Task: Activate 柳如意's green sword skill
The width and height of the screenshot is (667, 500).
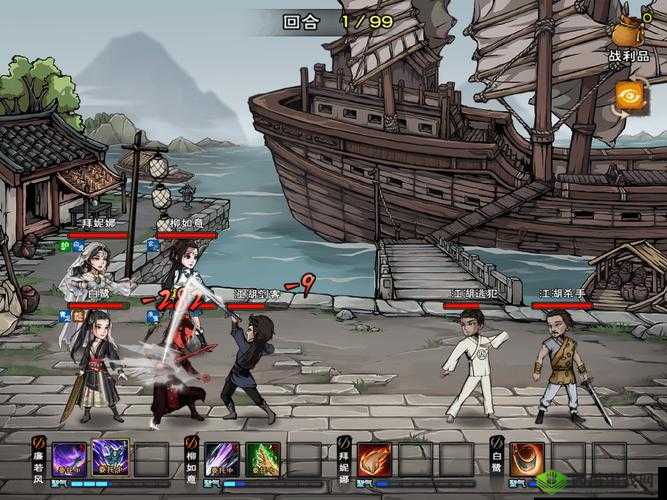Action: [262, 460]
